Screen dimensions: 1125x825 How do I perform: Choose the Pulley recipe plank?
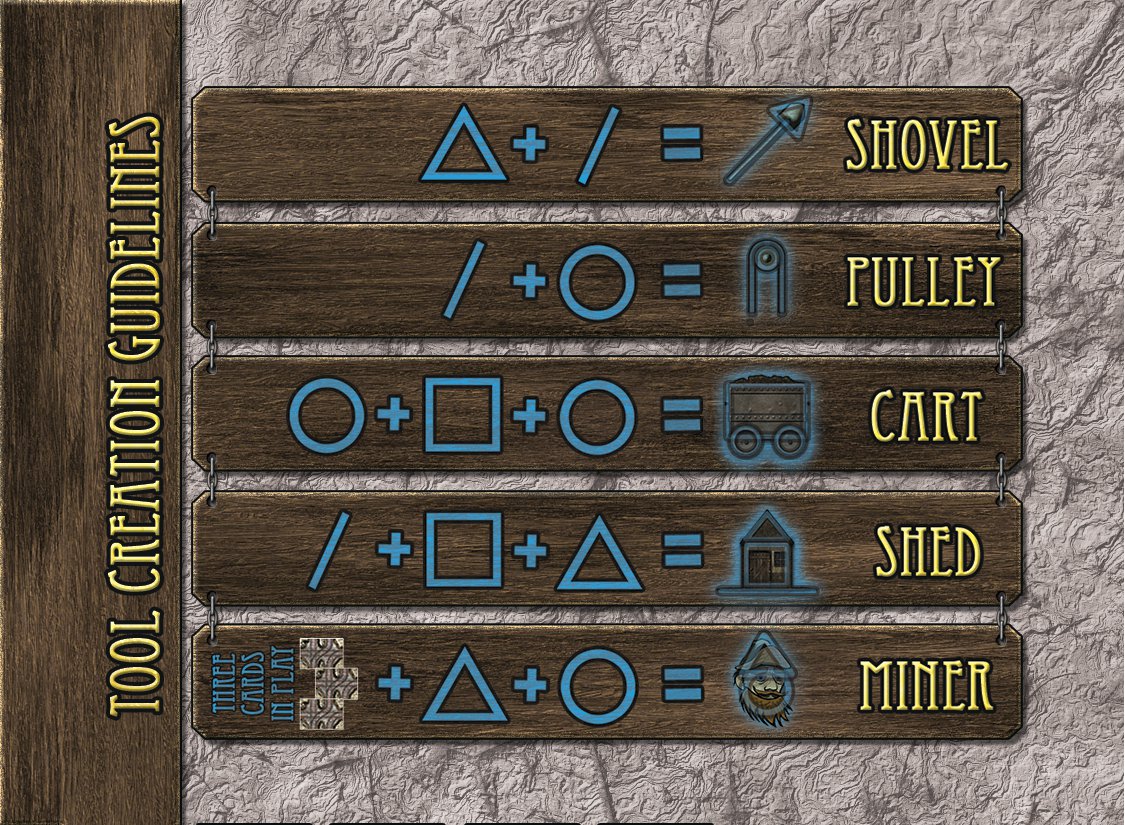pos(605,281)
